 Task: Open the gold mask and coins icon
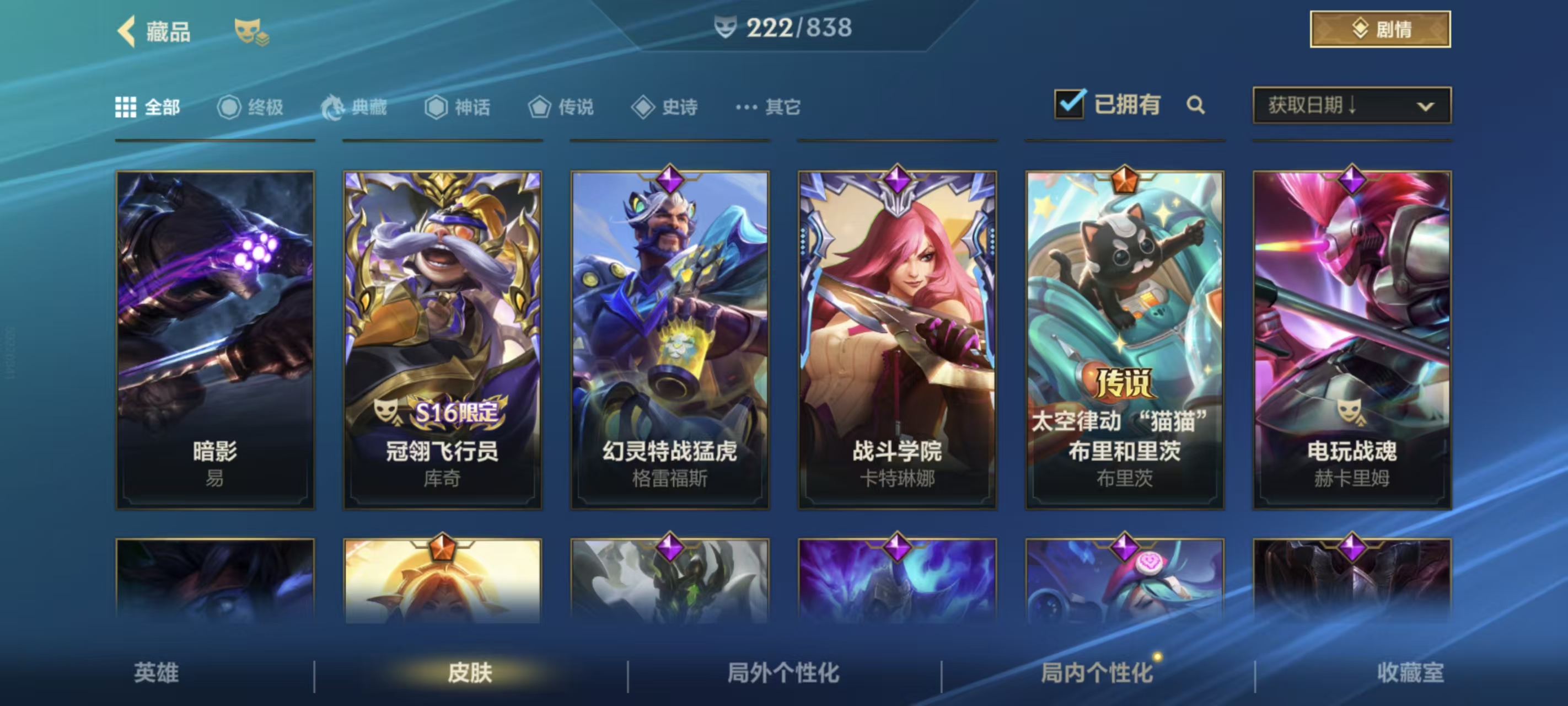coord(251,33)
